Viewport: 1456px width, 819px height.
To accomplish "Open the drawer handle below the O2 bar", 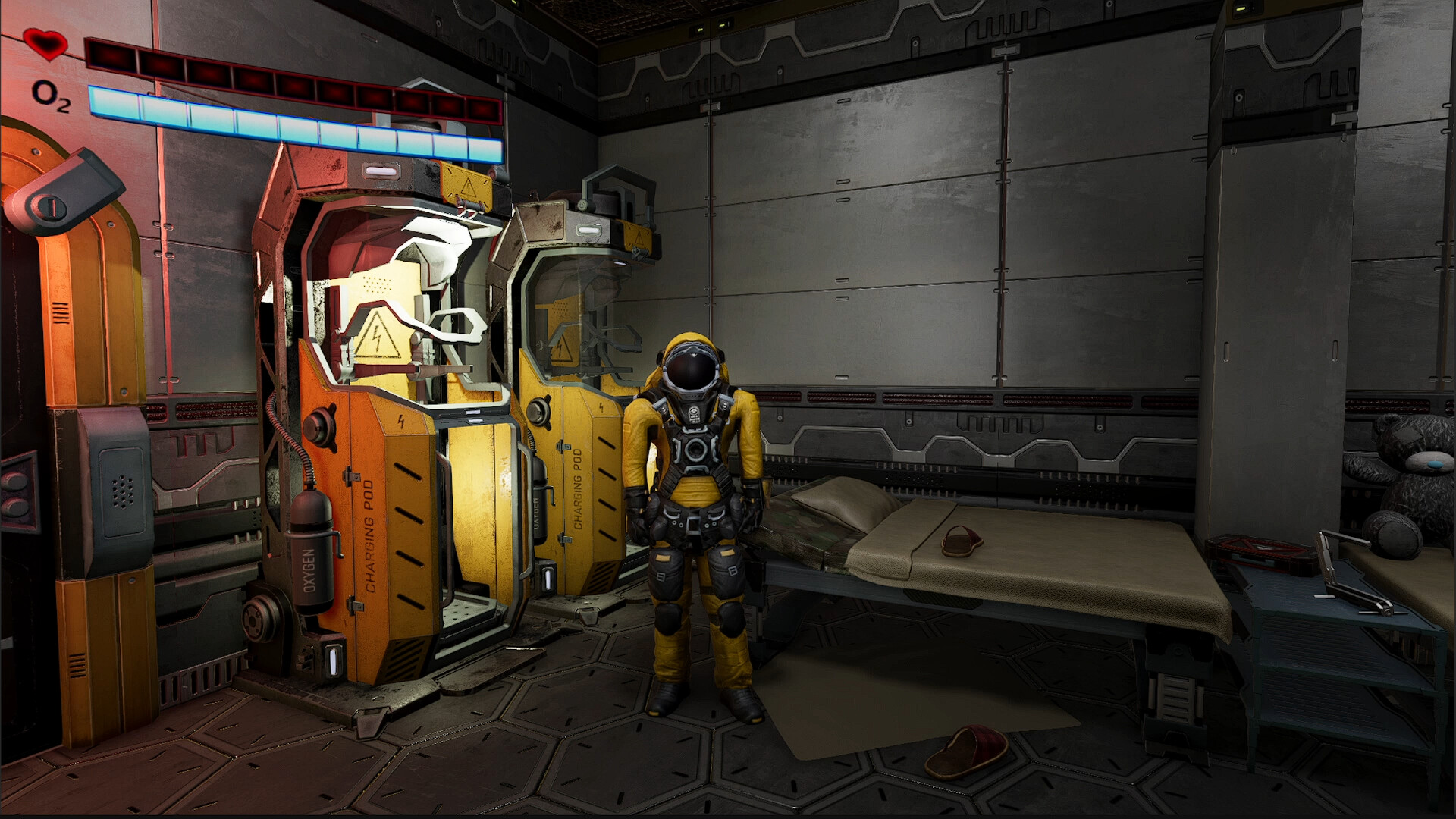I will click(x=380, y=171).
